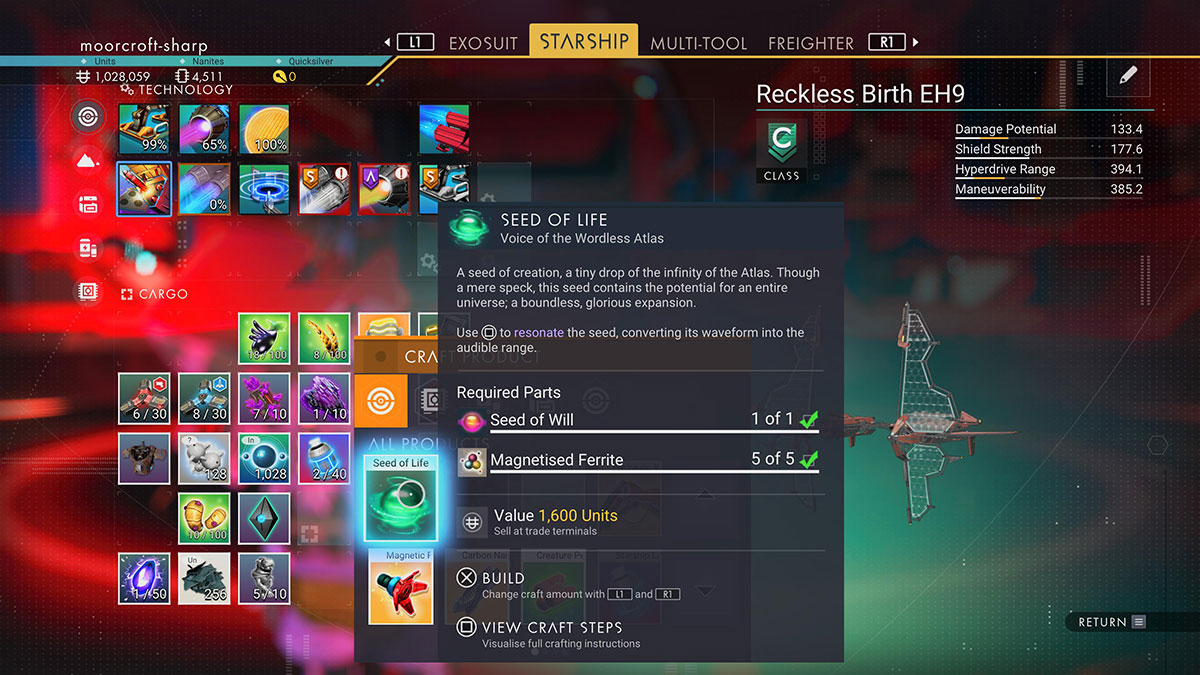Select the rocket launcher technology slot
This screenshot has width=1200, height=675.
click(x=144, y=189)
